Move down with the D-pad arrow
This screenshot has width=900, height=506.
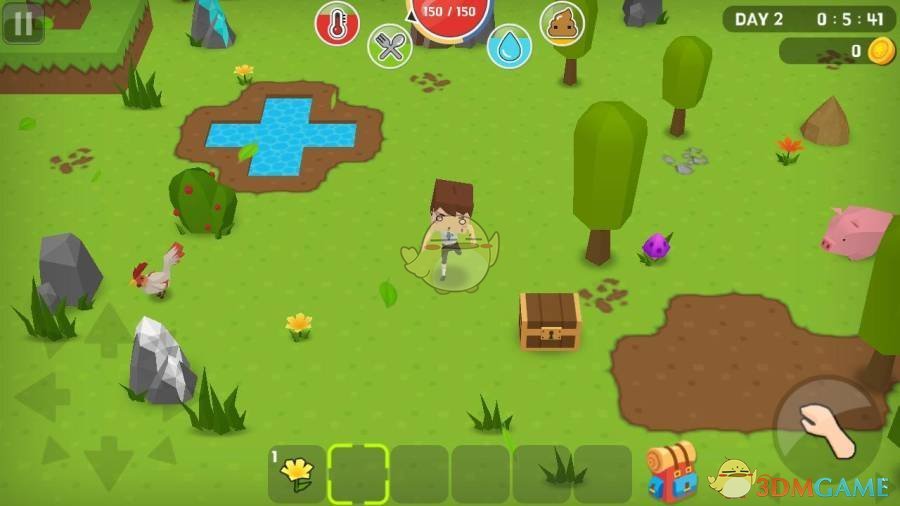(x=108, y=462)
